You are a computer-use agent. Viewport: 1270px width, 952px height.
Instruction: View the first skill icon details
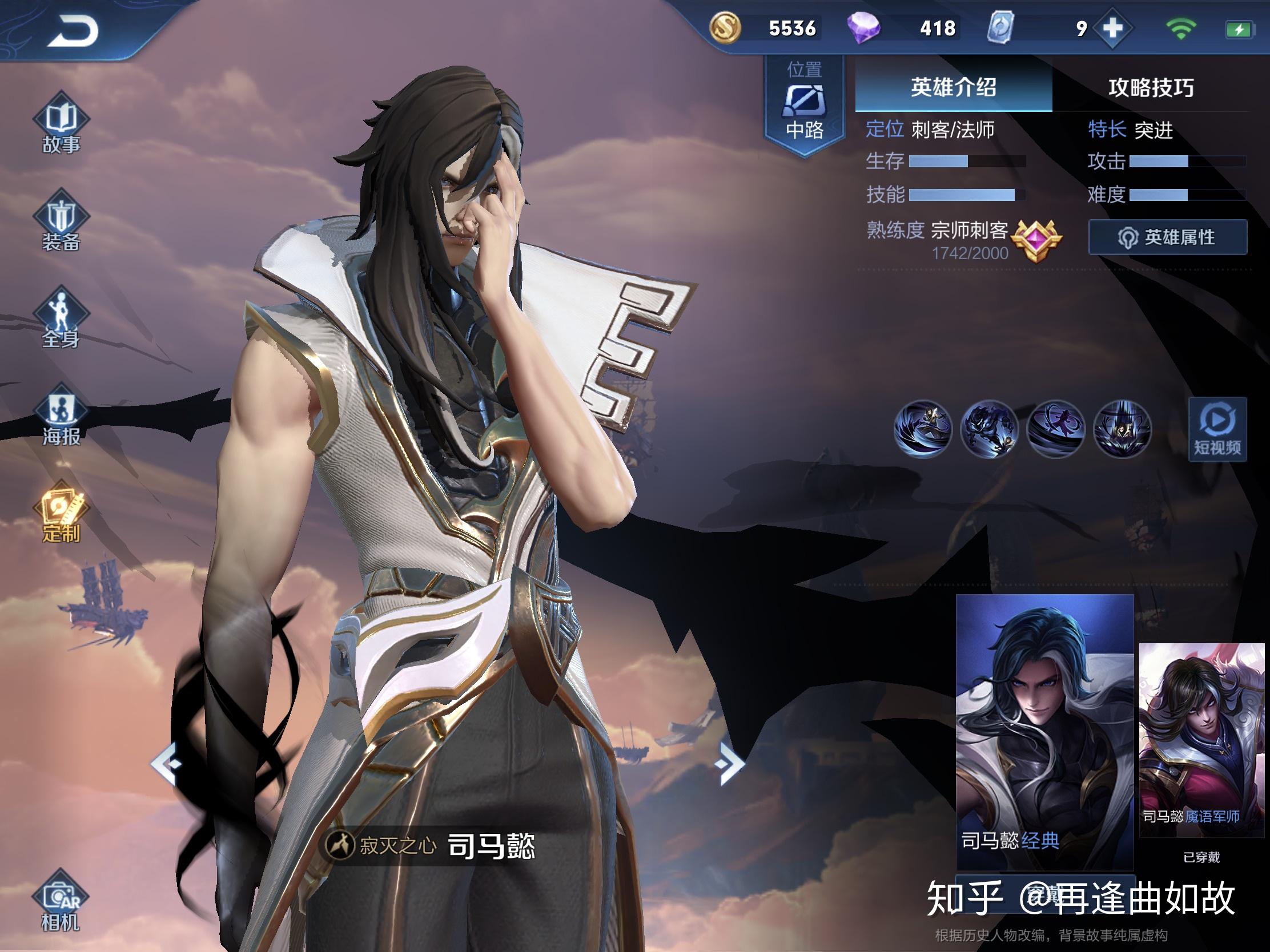923,429
